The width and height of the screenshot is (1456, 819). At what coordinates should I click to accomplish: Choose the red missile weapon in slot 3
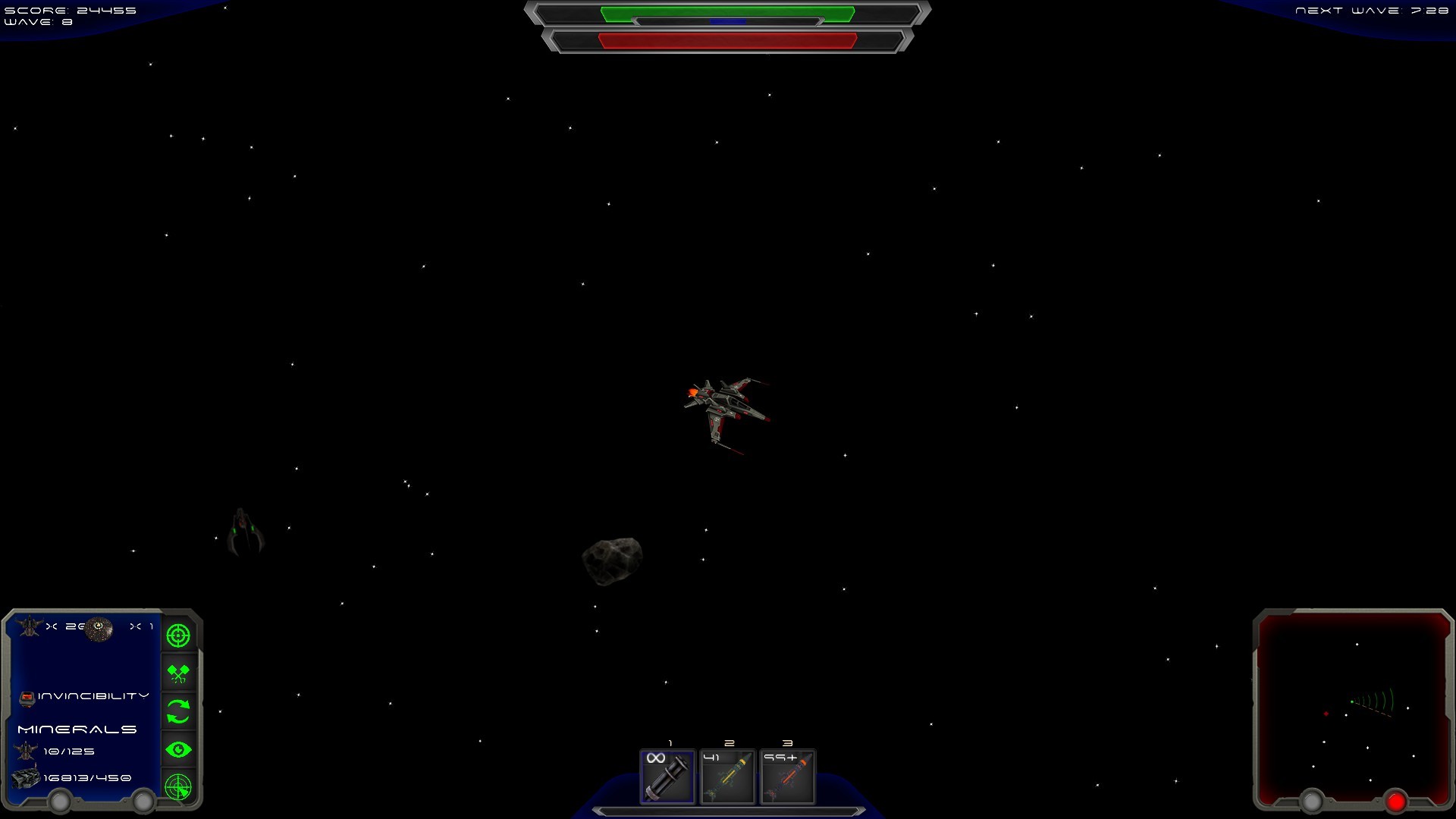[x=786, y=777]
